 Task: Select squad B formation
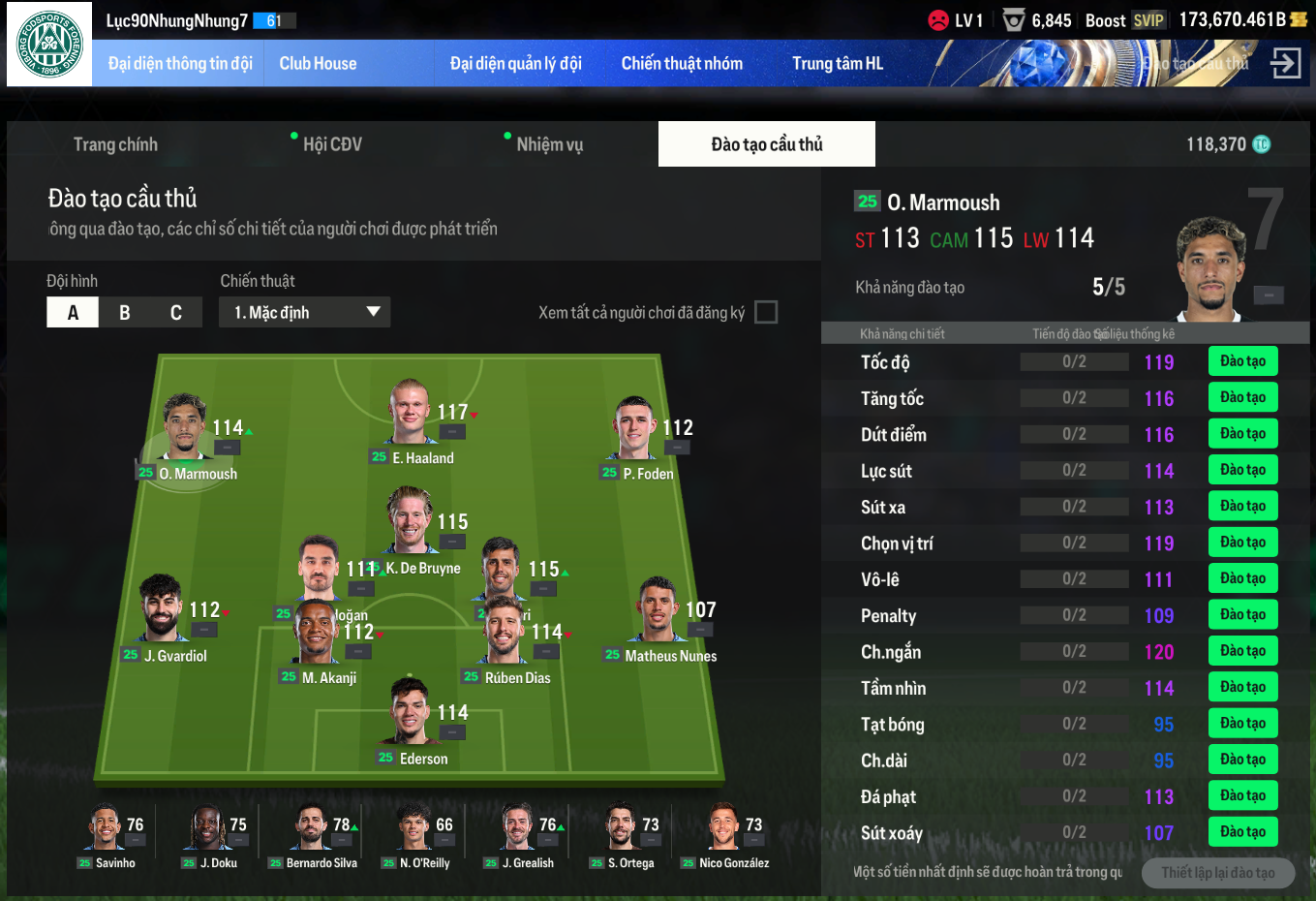[125, 312]
